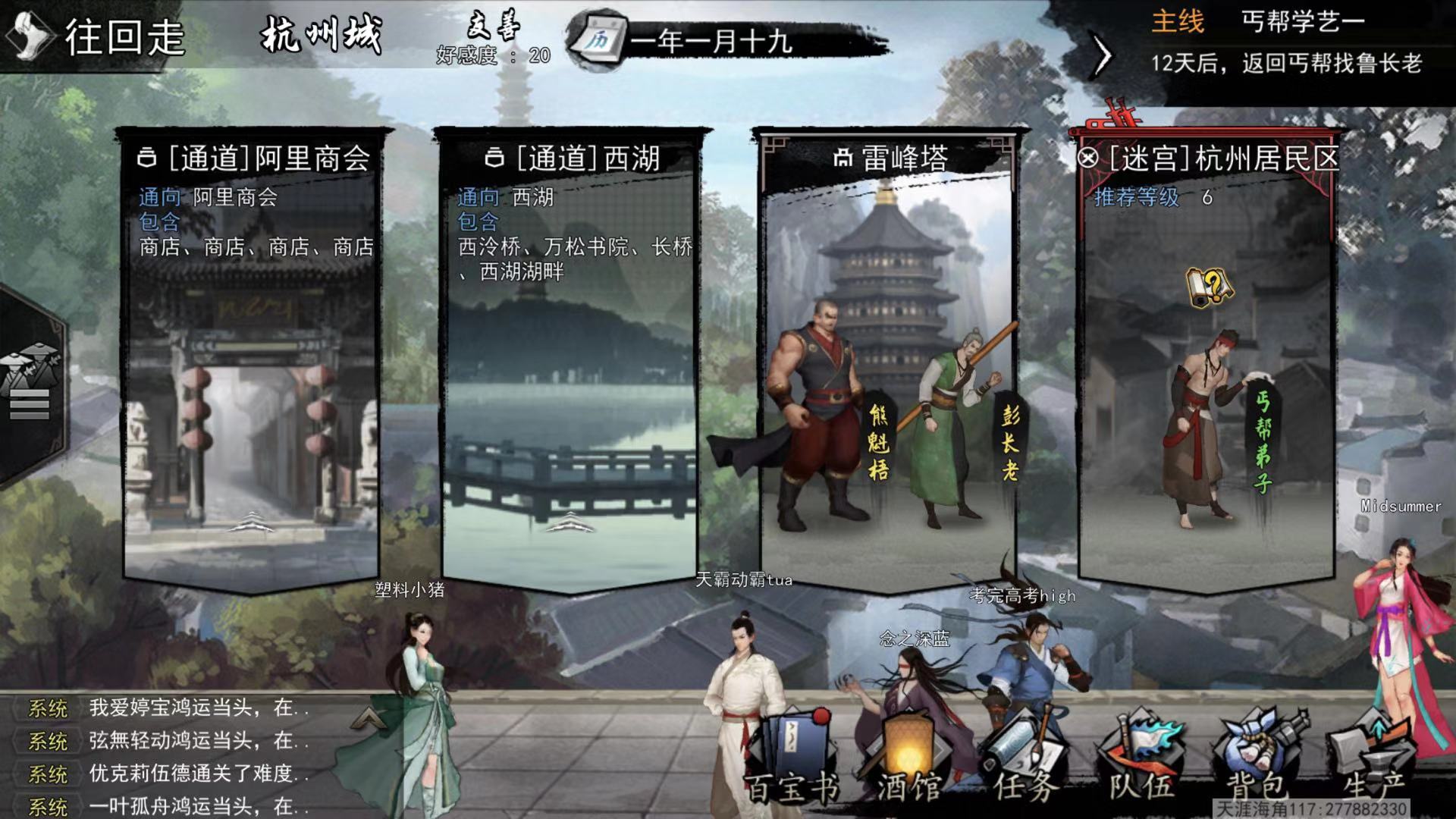This screenshot has width=1456, height=819.
Task: Travel to the 西湖 passage card
Action: tap(570, 356)
